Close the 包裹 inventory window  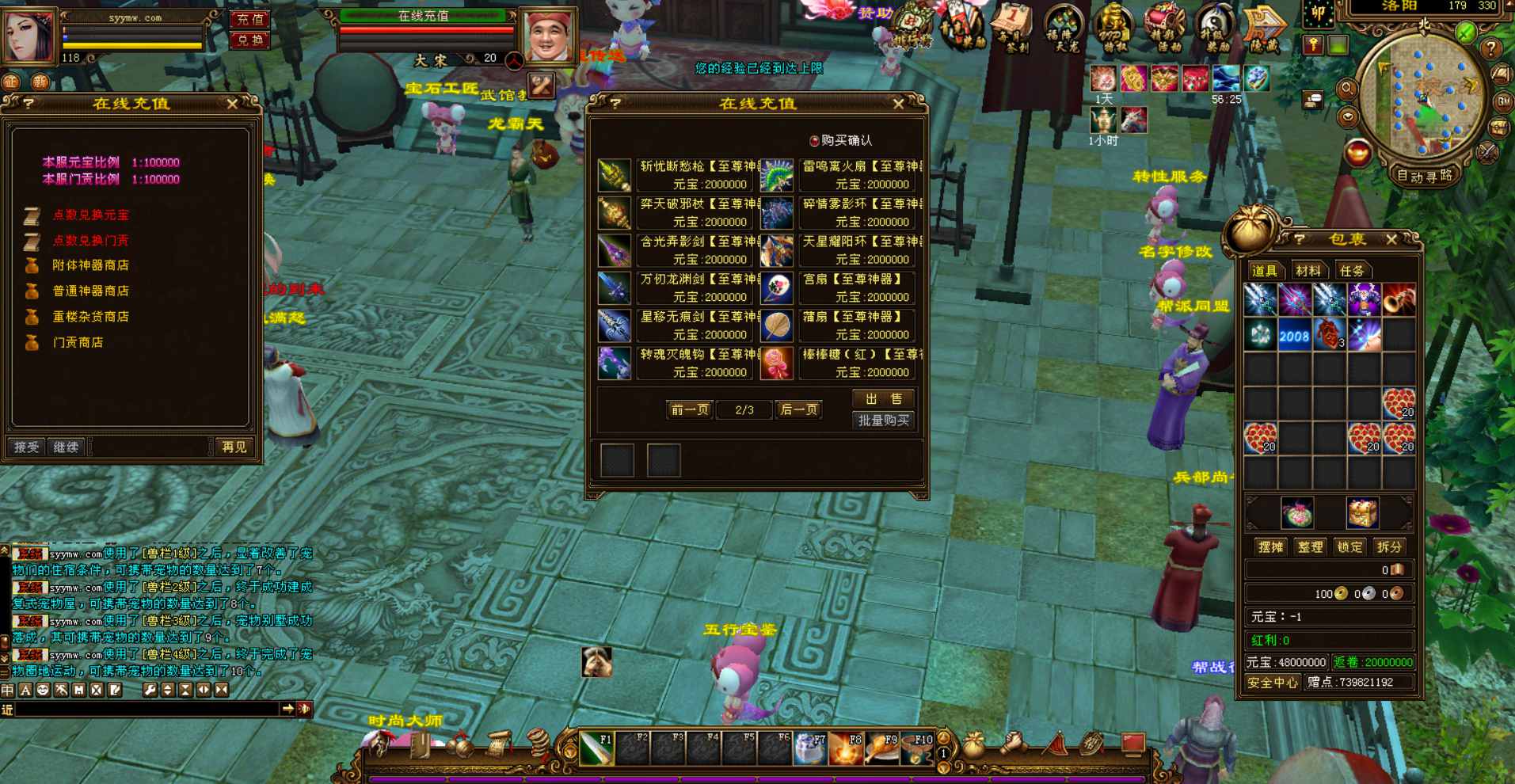tap(1391, 239)
